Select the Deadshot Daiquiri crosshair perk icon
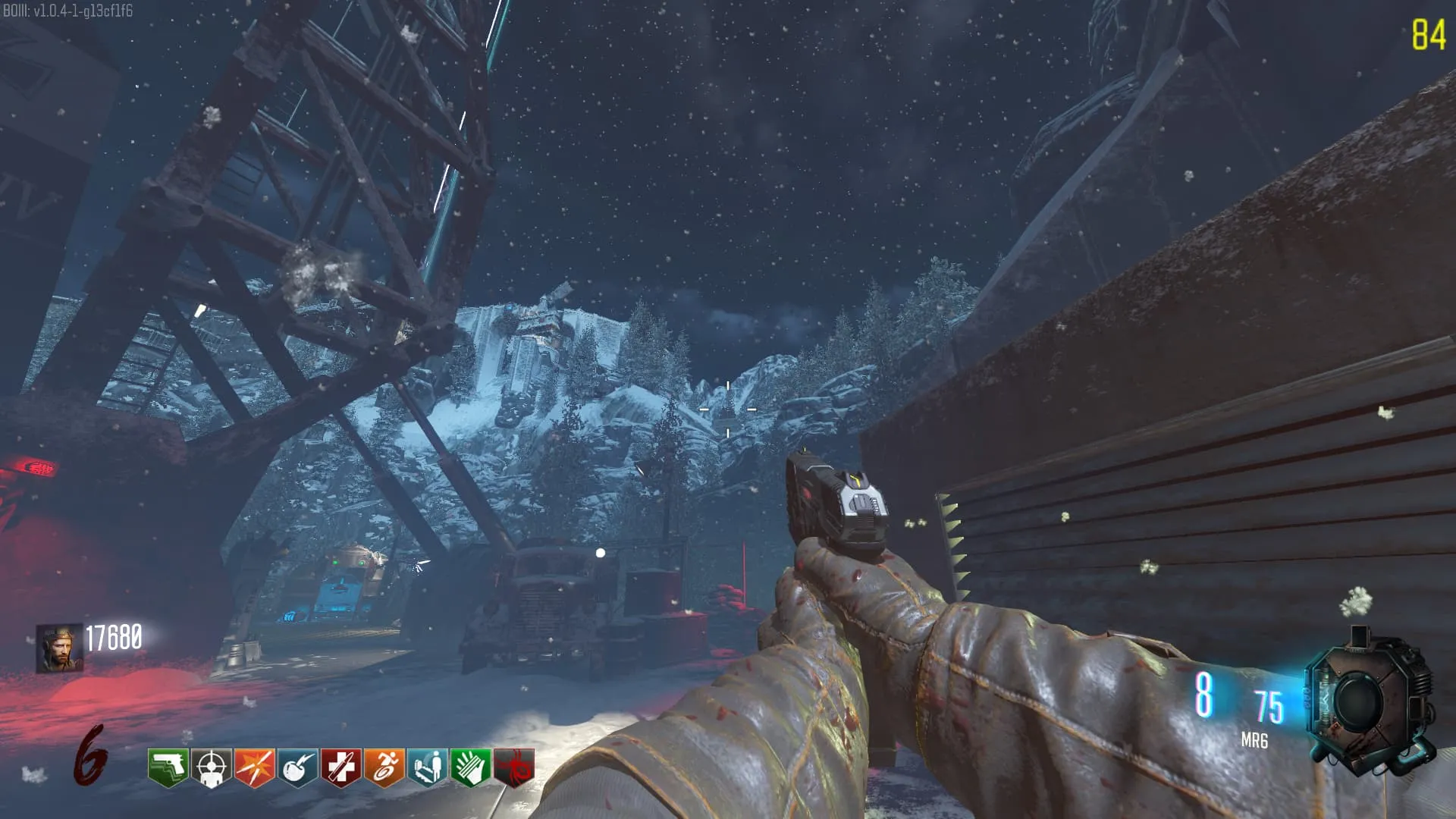The height and width of the screenshot is (819, 1456). click(x=212, y=767)
